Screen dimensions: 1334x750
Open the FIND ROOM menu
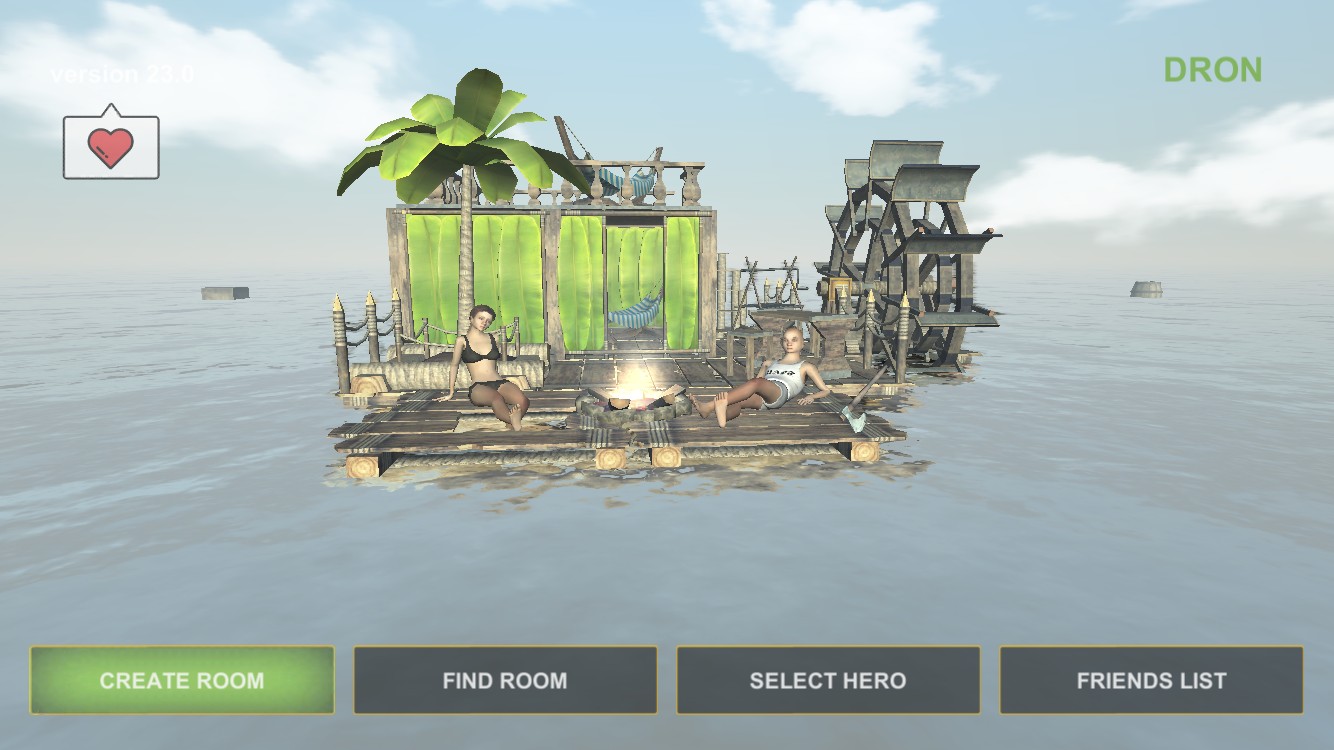pyautogui.click(x=505, y=680)
